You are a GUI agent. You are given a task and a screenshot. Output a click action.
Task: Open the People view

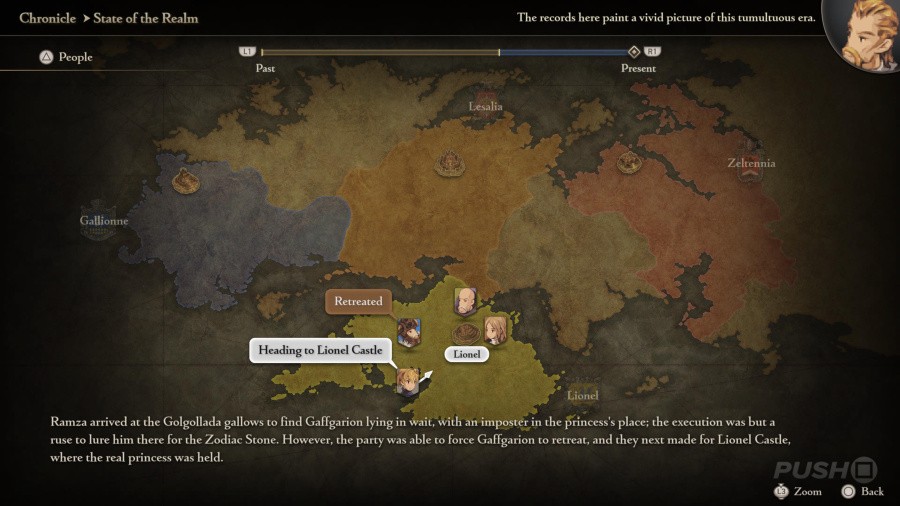[66, 57]
